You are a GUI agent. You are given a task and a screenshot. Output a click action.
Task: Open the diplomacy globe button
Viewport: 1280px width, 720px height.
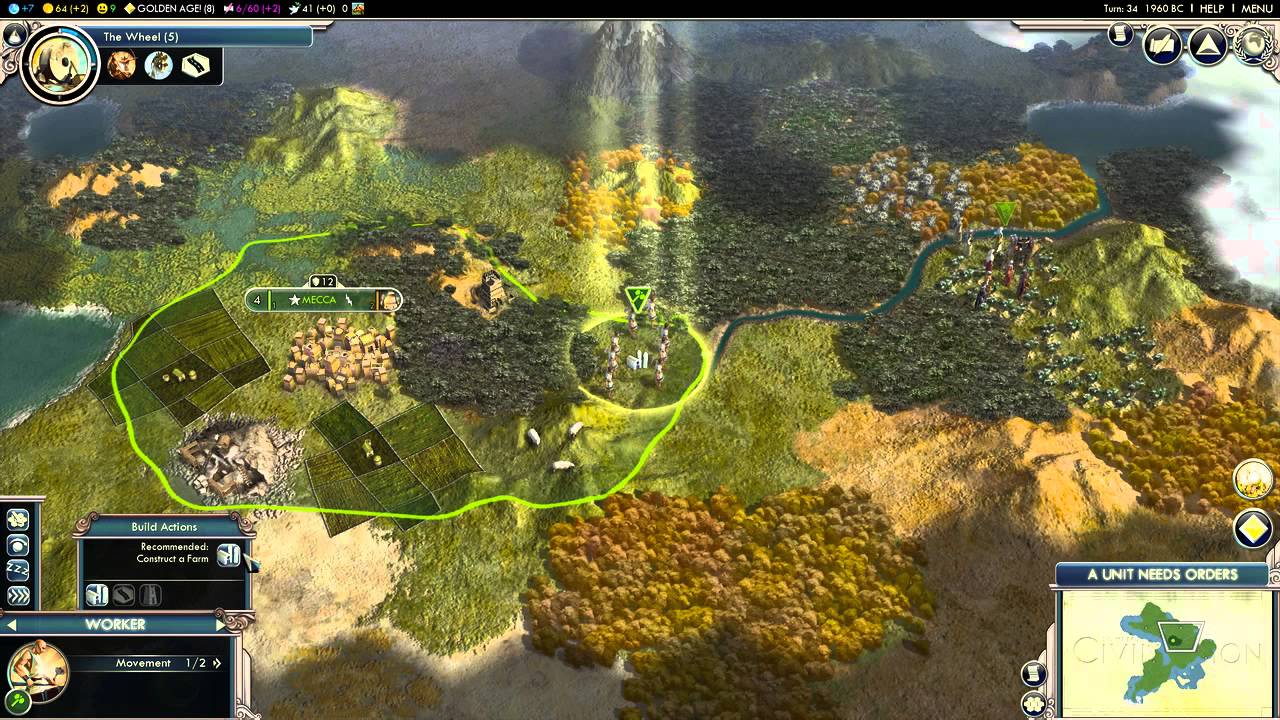[1252, 46]
